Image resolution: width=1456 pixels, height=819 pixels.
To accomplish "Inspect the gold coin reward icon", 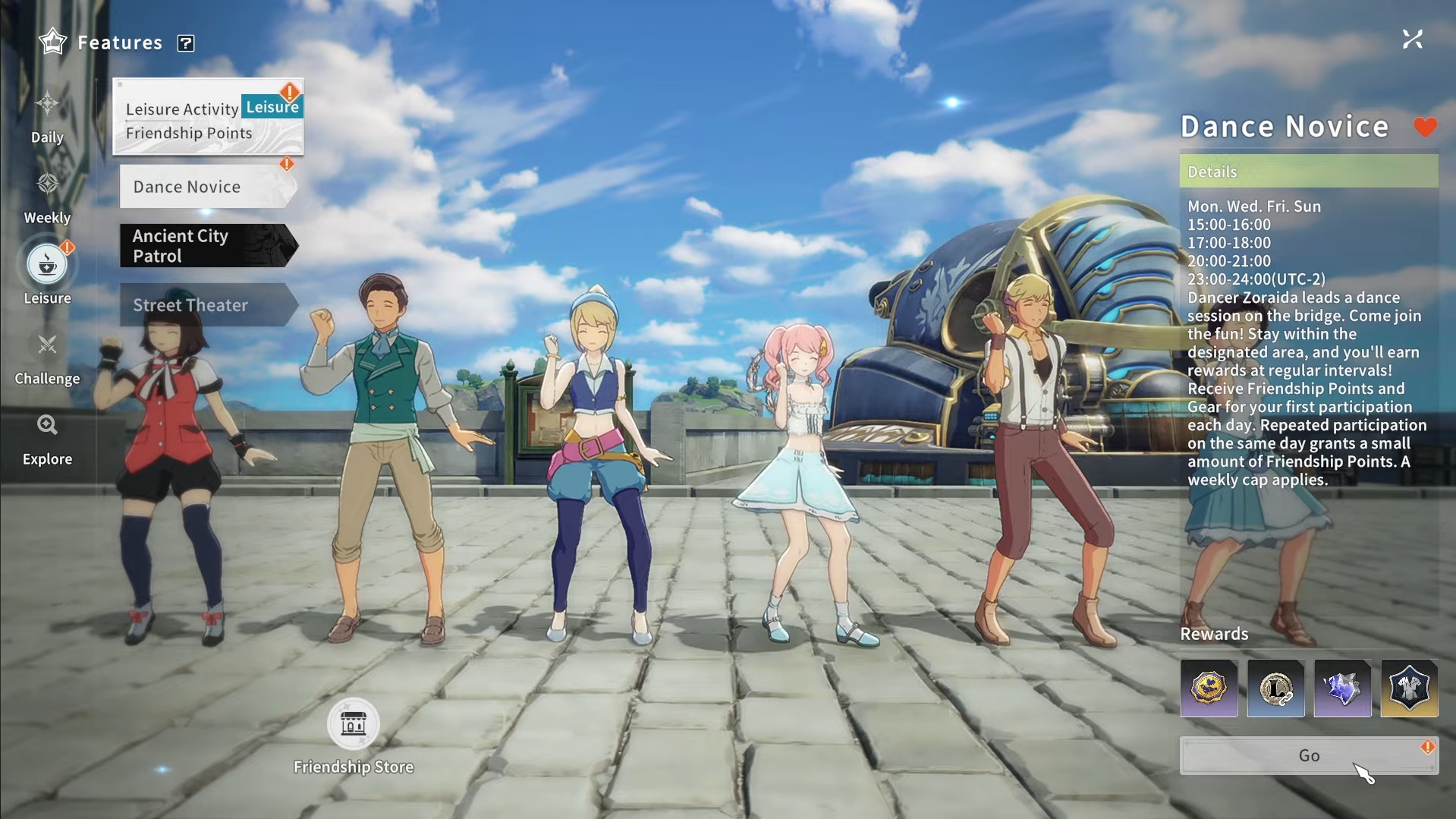I will [x=1209, y=688].
